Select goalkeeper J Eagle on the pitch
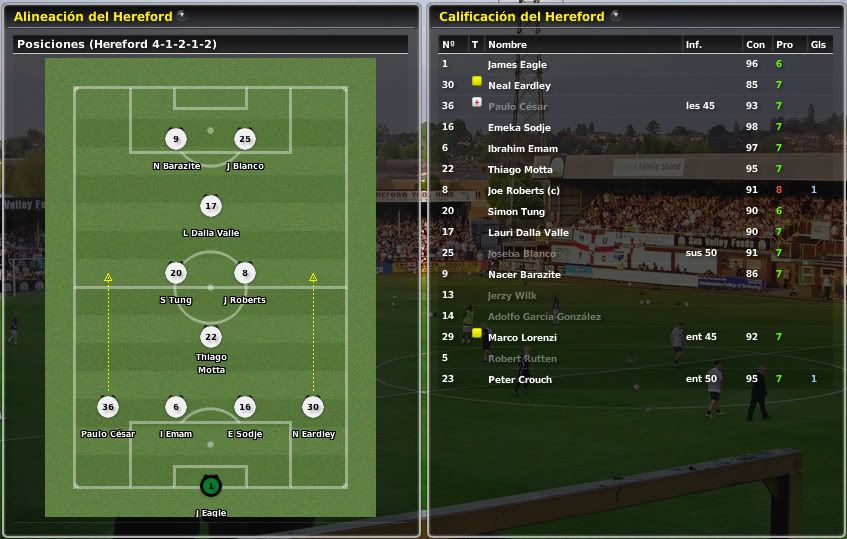The height and width of the screenshot is (539, 847). (210, 486)
